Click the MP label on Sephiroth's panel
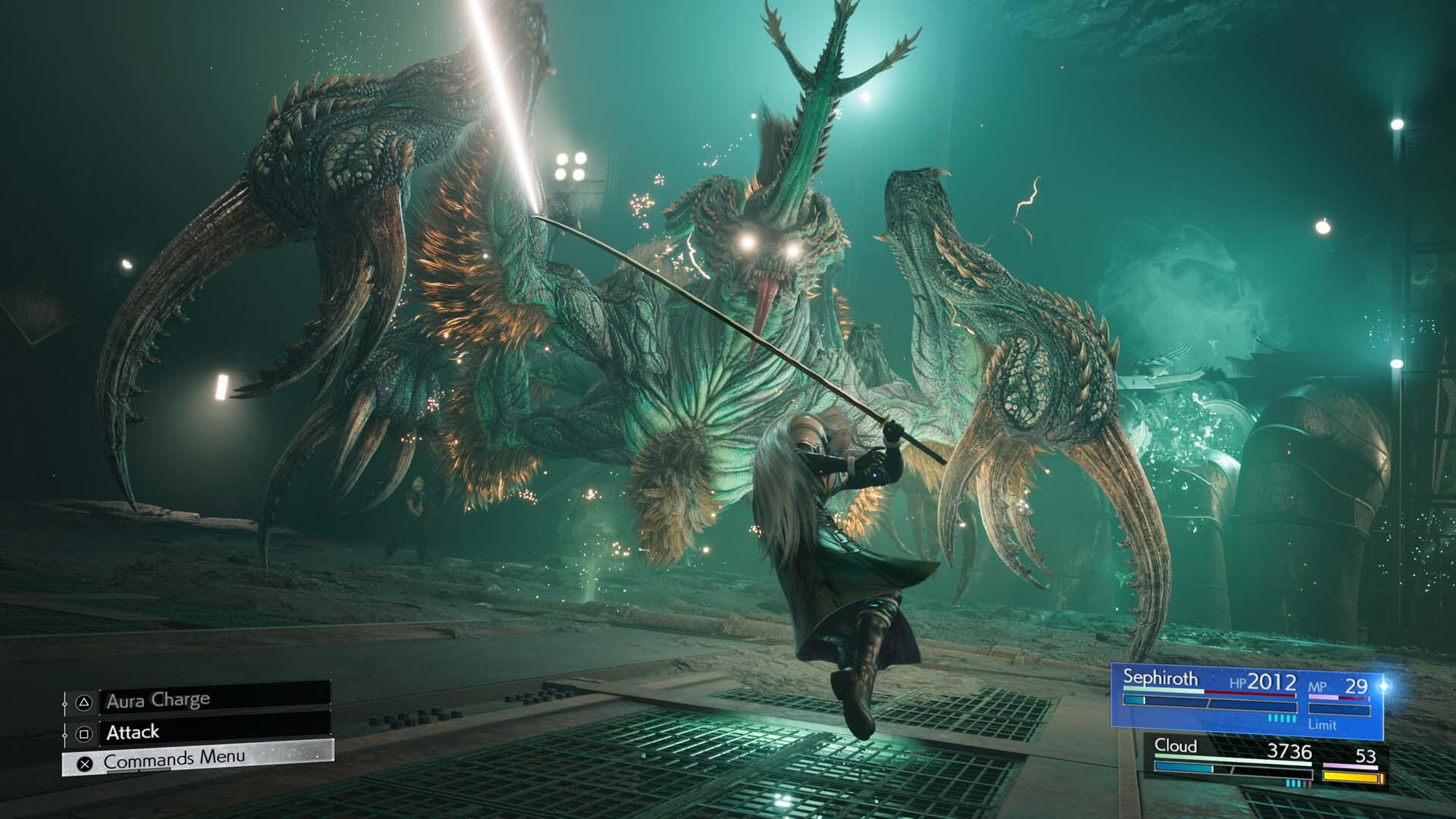 tap(1319, 686)
